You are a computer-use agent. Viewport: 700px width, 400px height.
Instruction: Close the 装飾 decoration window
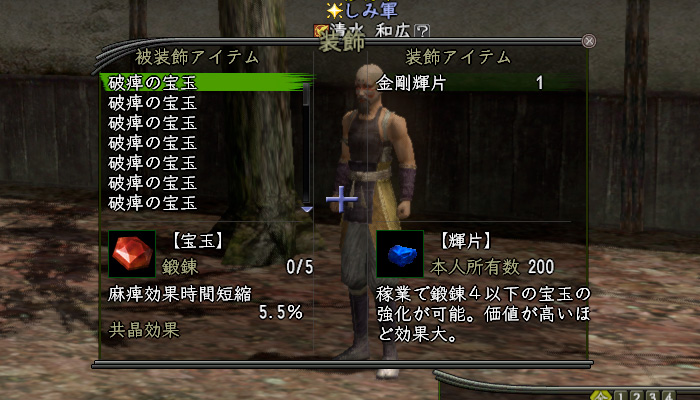pyautogui.click(x=589, y=41)
